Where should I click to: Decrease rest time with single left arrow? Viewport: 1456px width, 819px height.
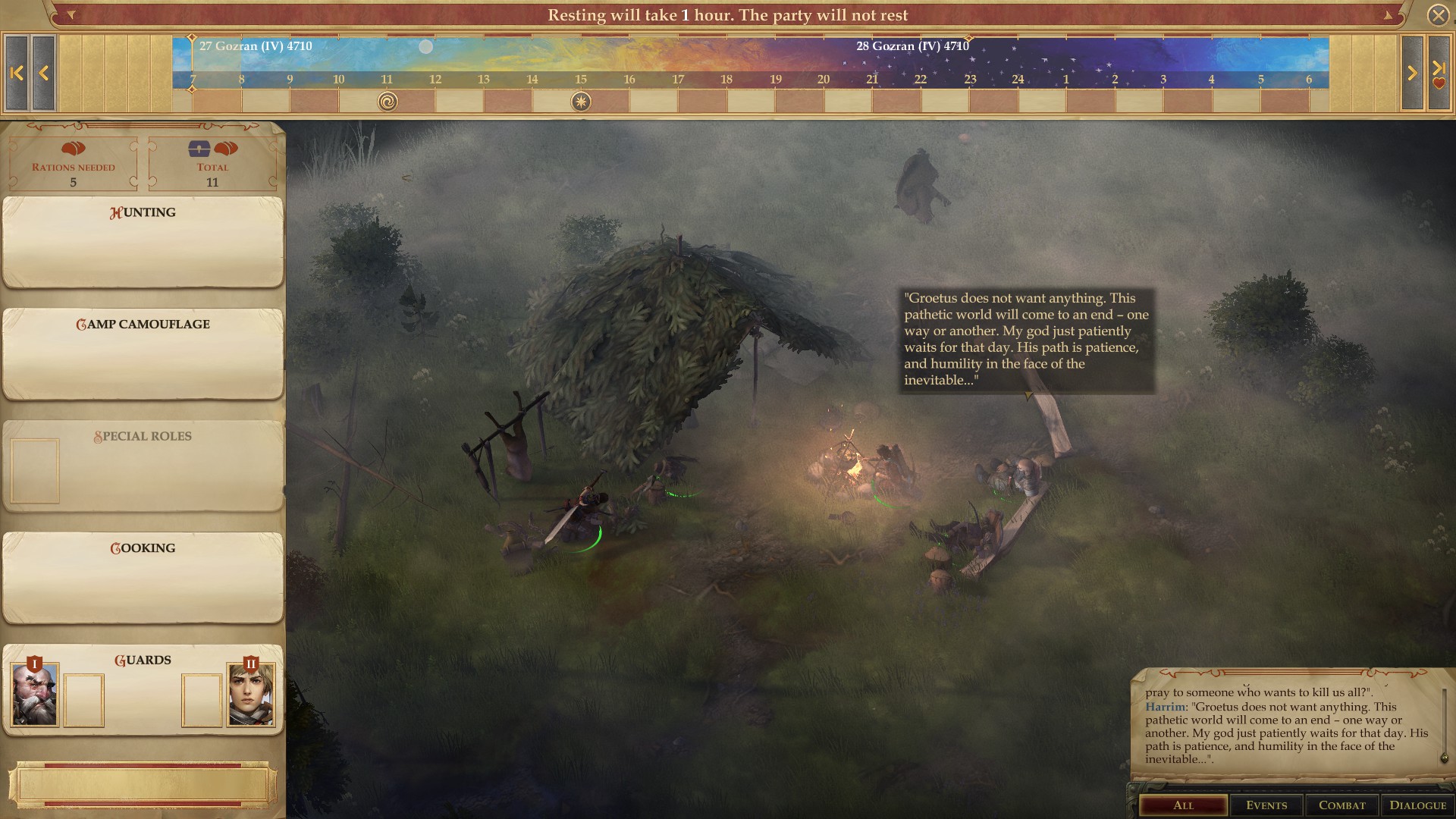43,74
